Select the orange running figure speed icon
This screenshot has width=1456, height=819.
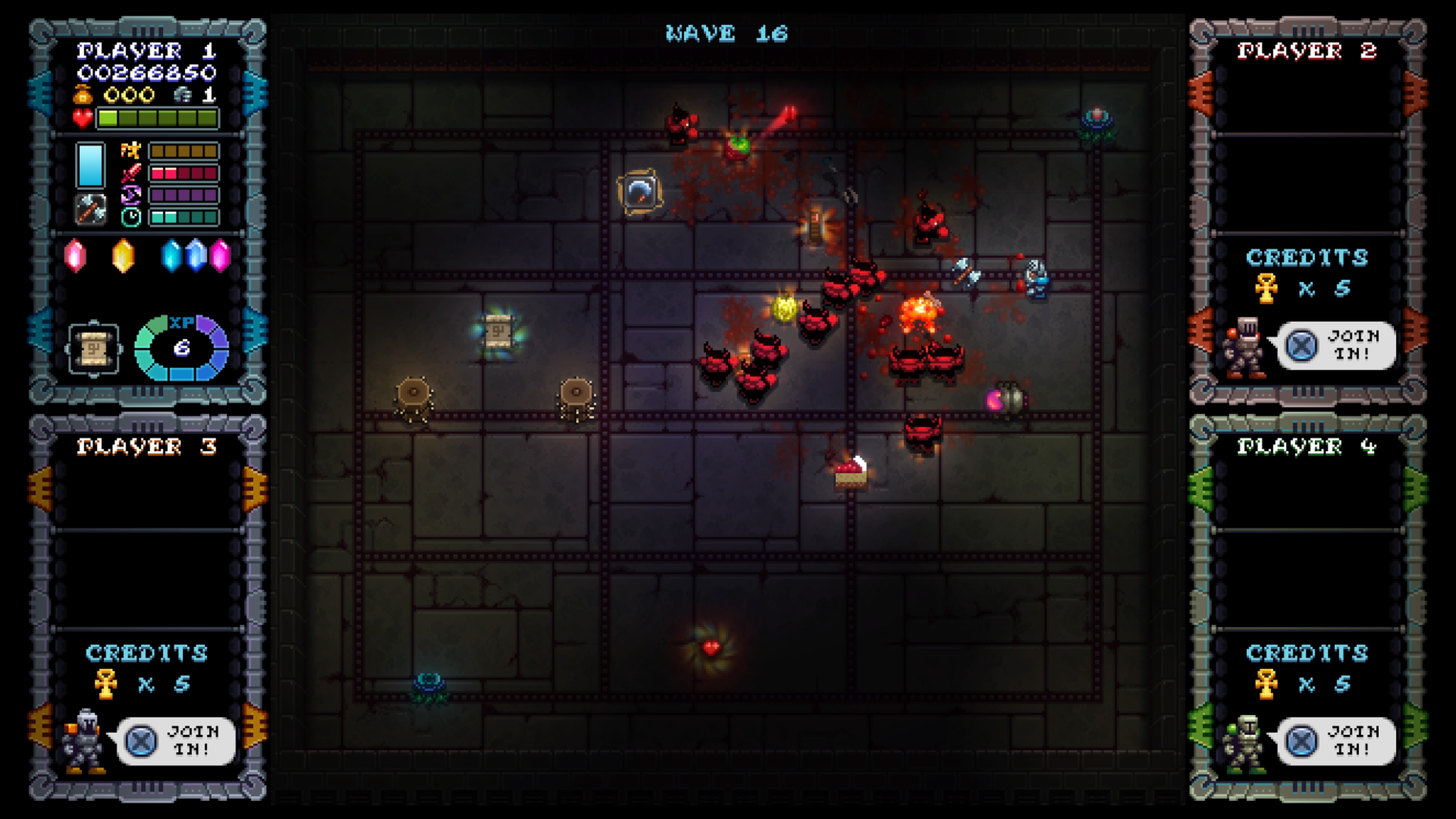[130, 151]
